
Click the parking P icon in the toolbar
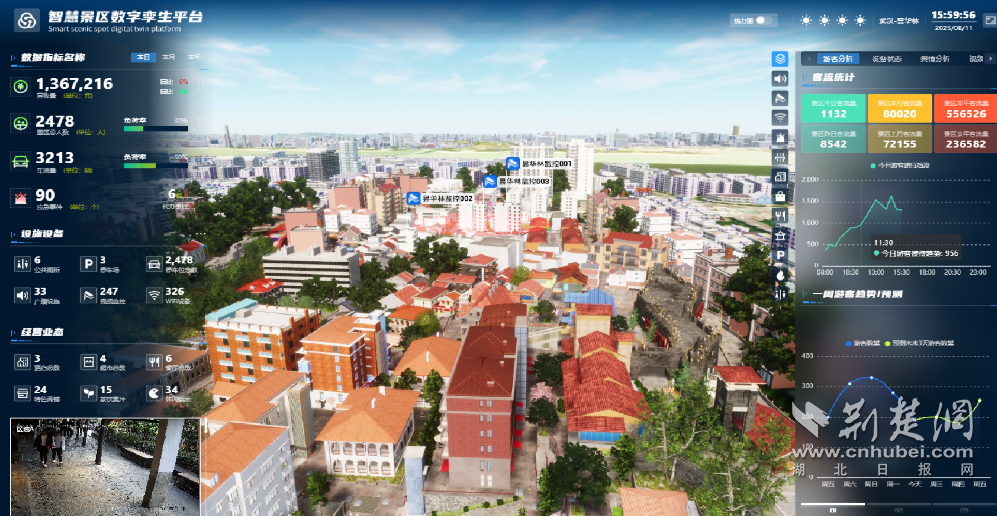click(x=780, y=254)
